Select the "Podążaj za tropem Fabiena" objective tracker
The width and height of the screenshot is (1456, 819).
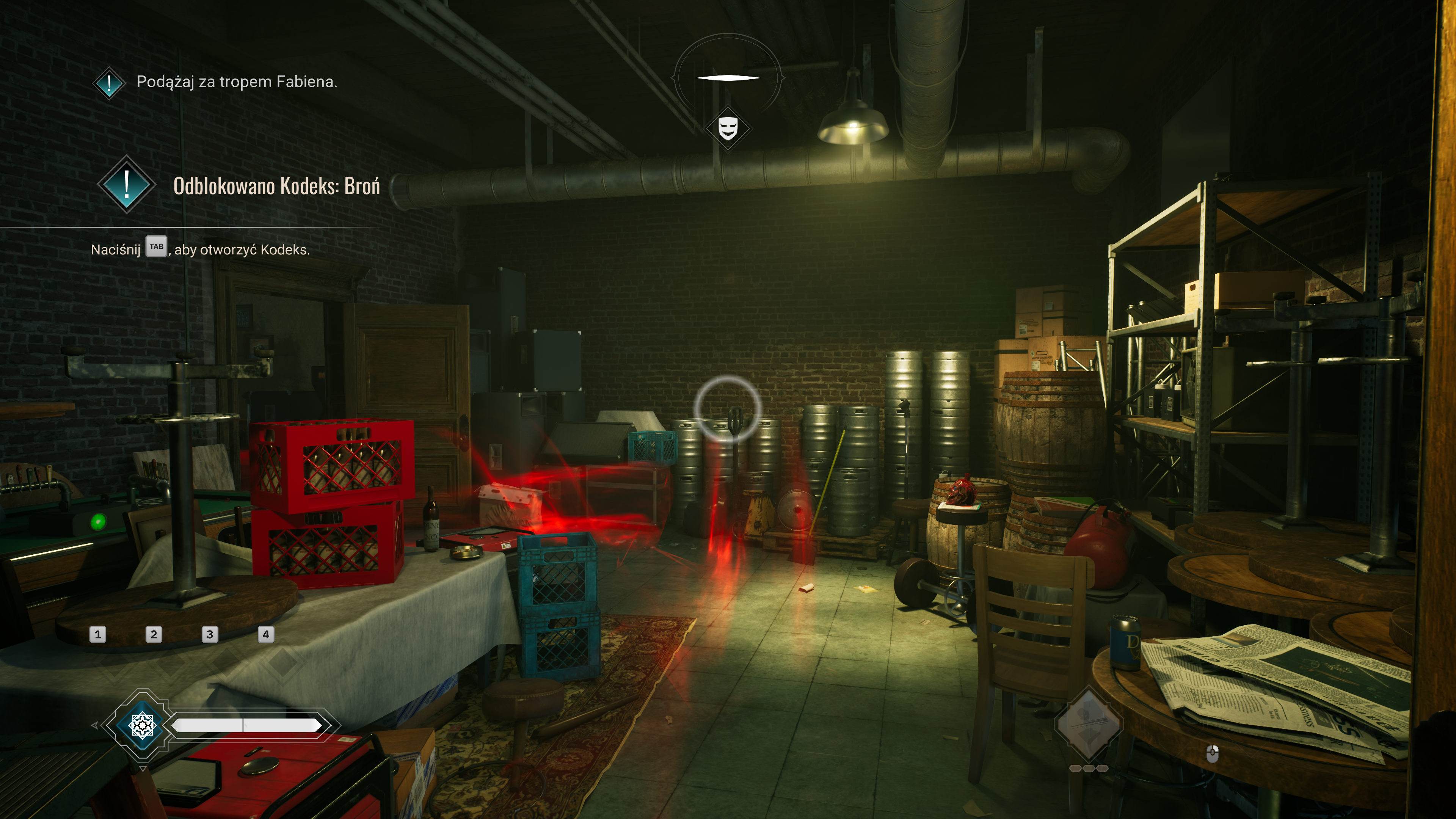(x=236, y=82)
